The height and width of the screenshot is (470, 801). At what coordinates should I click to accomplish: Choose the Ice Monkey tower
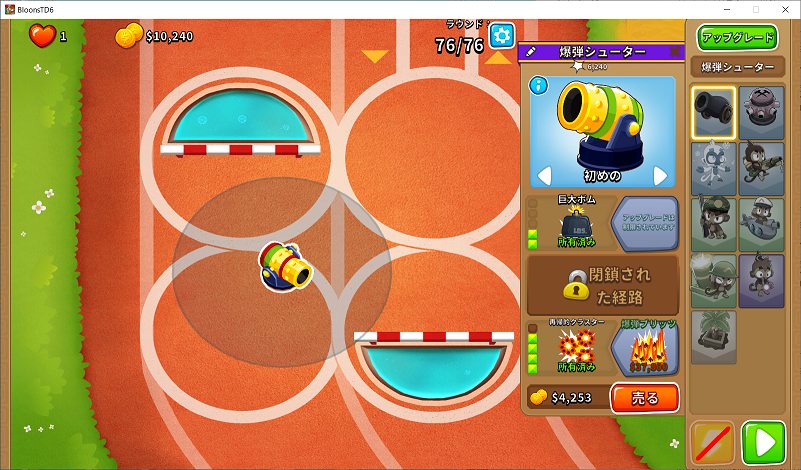(714, 167)
